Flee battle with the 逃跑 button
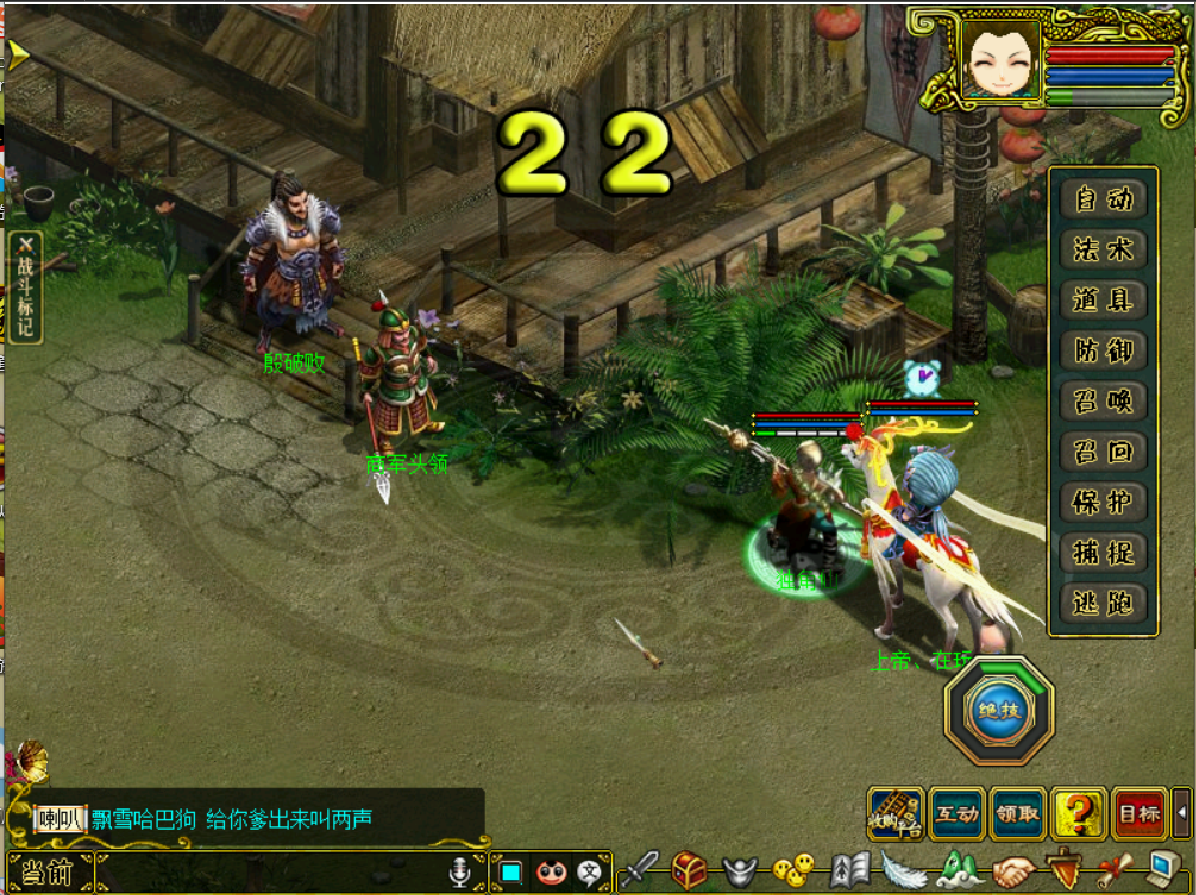Screen dimensions: 1196x895 [1104, 603]
